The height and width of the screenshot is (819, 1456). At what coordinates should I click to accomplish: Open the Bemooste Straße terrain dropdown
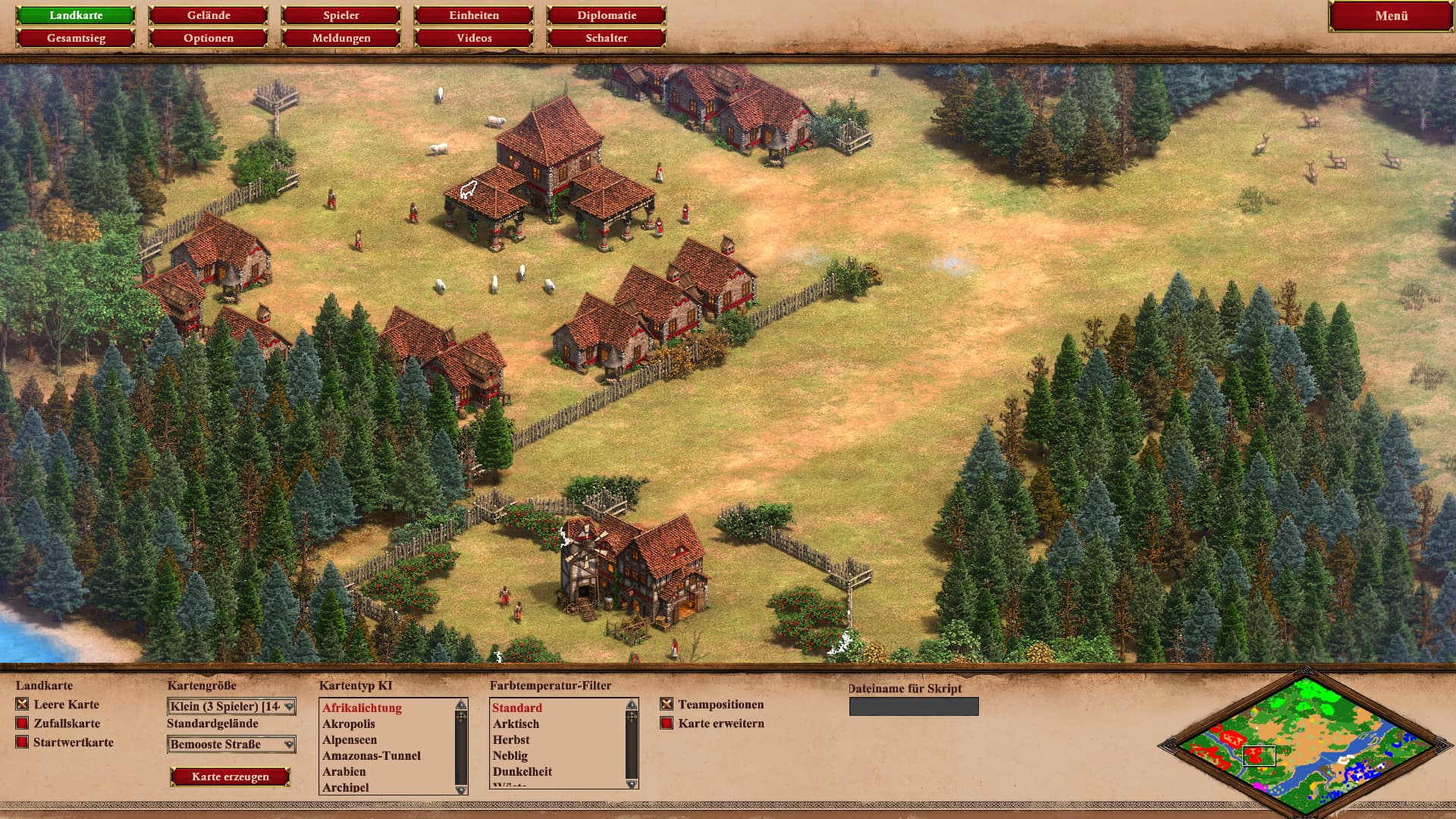point(231,745)
